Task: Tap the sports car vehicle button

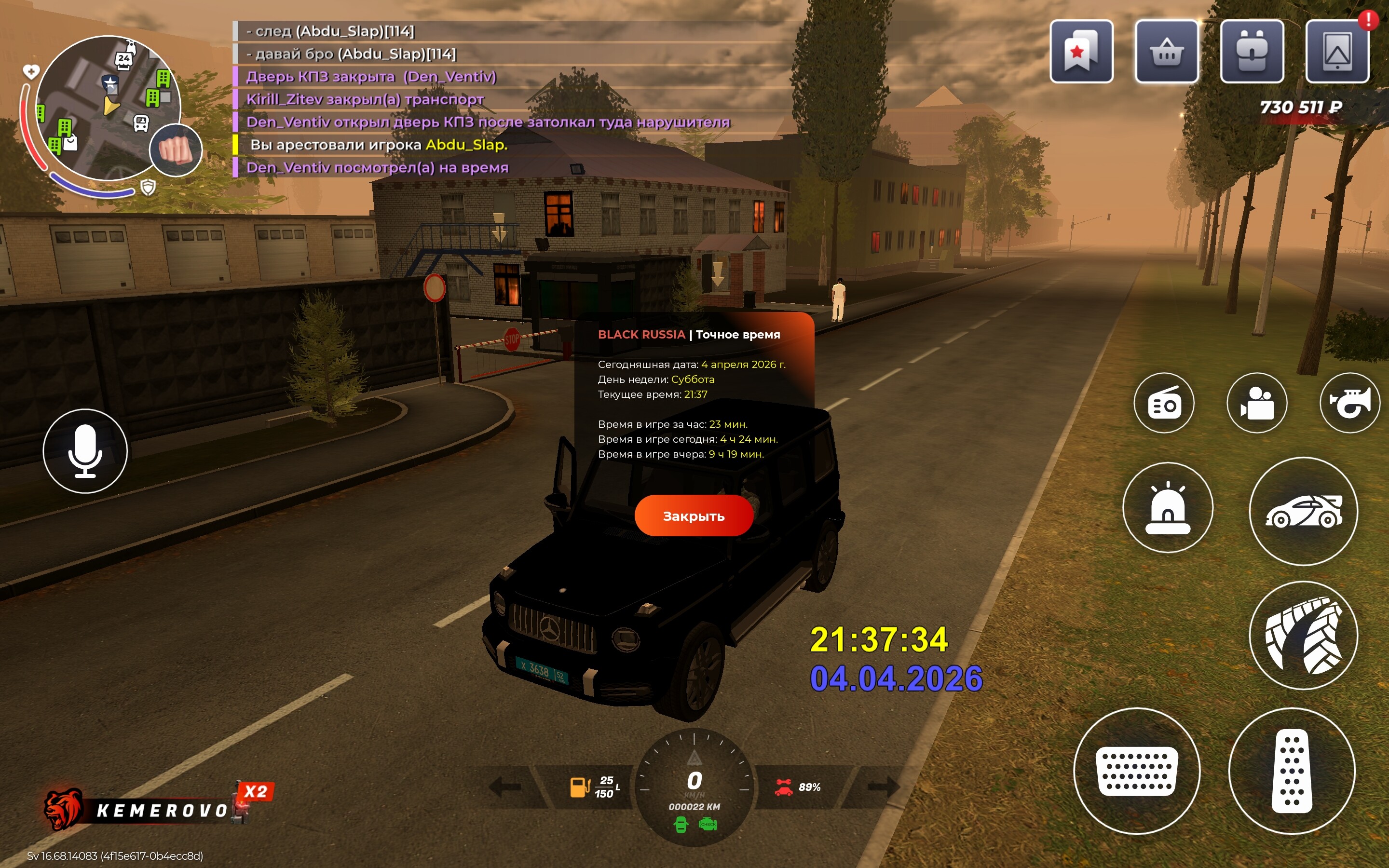Action: click(1303, 512)
